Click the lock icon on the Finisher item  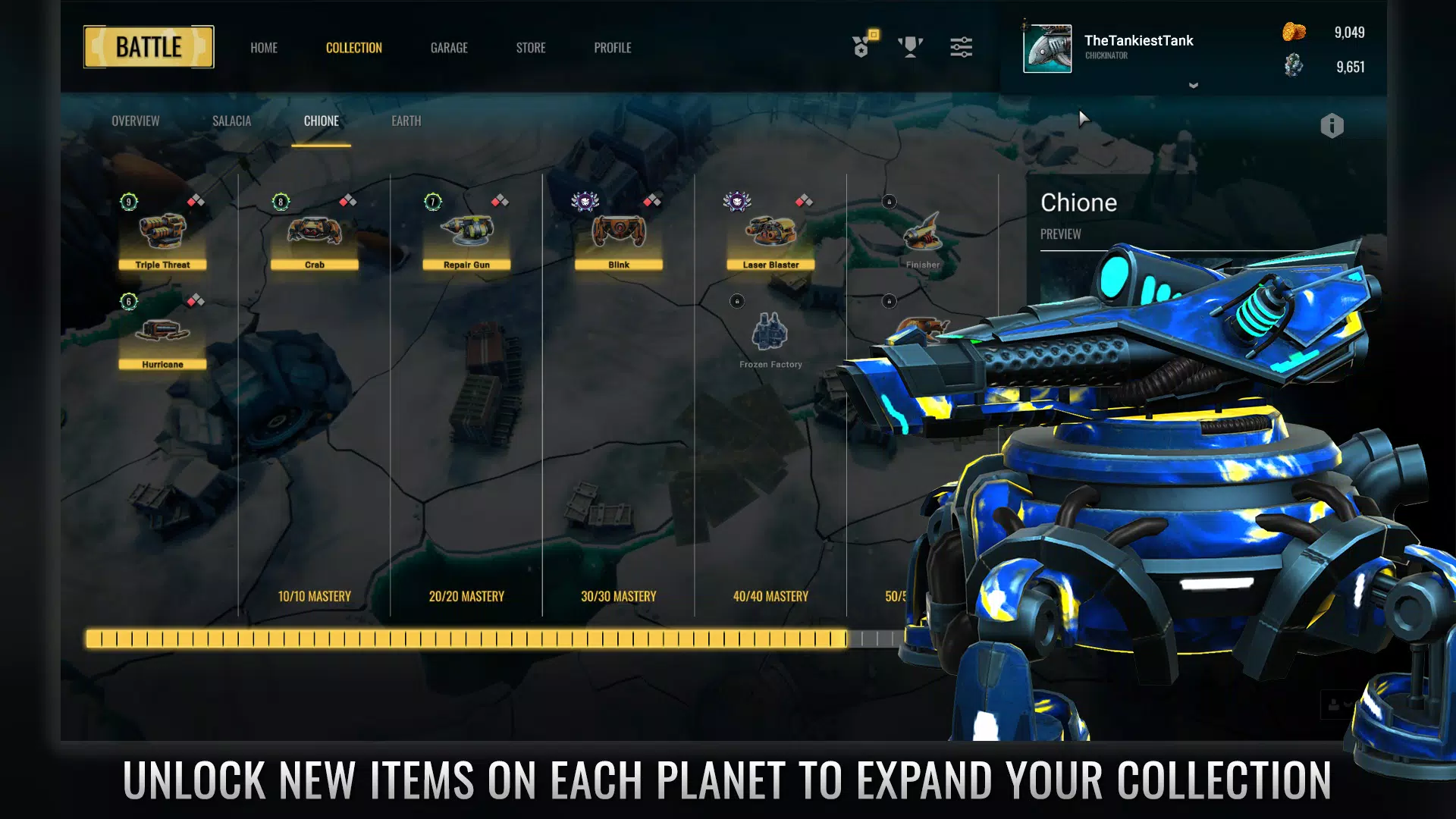pos(888,202)
